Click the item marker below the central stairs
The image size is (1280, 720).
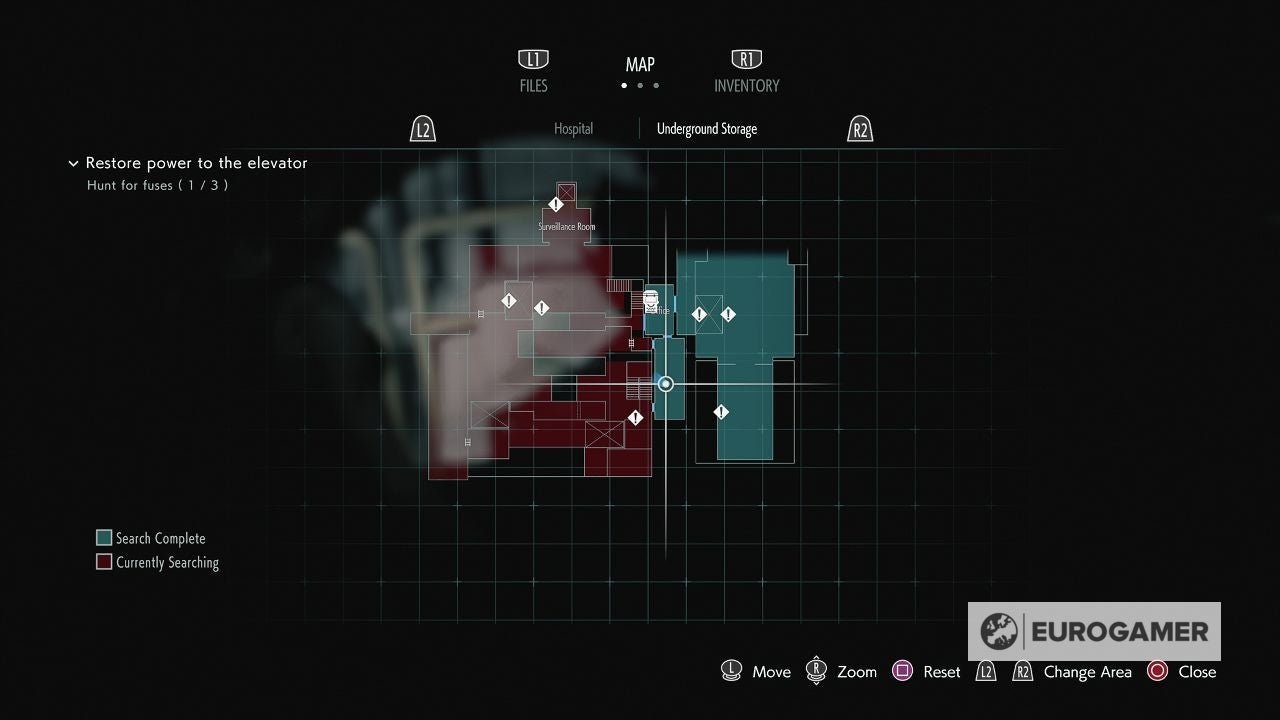pos(636,419)
